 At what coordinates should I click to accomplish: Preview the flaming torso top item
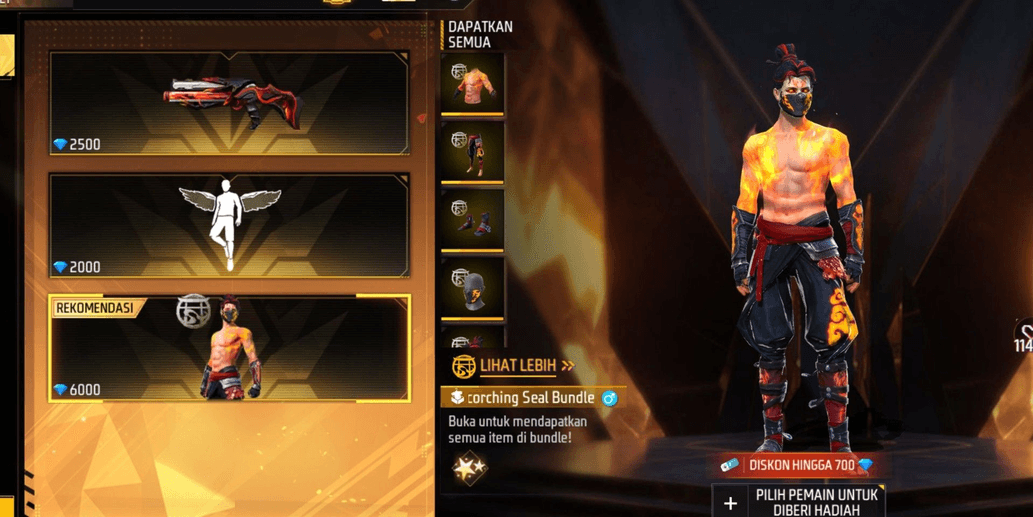(x=472, y=85)
